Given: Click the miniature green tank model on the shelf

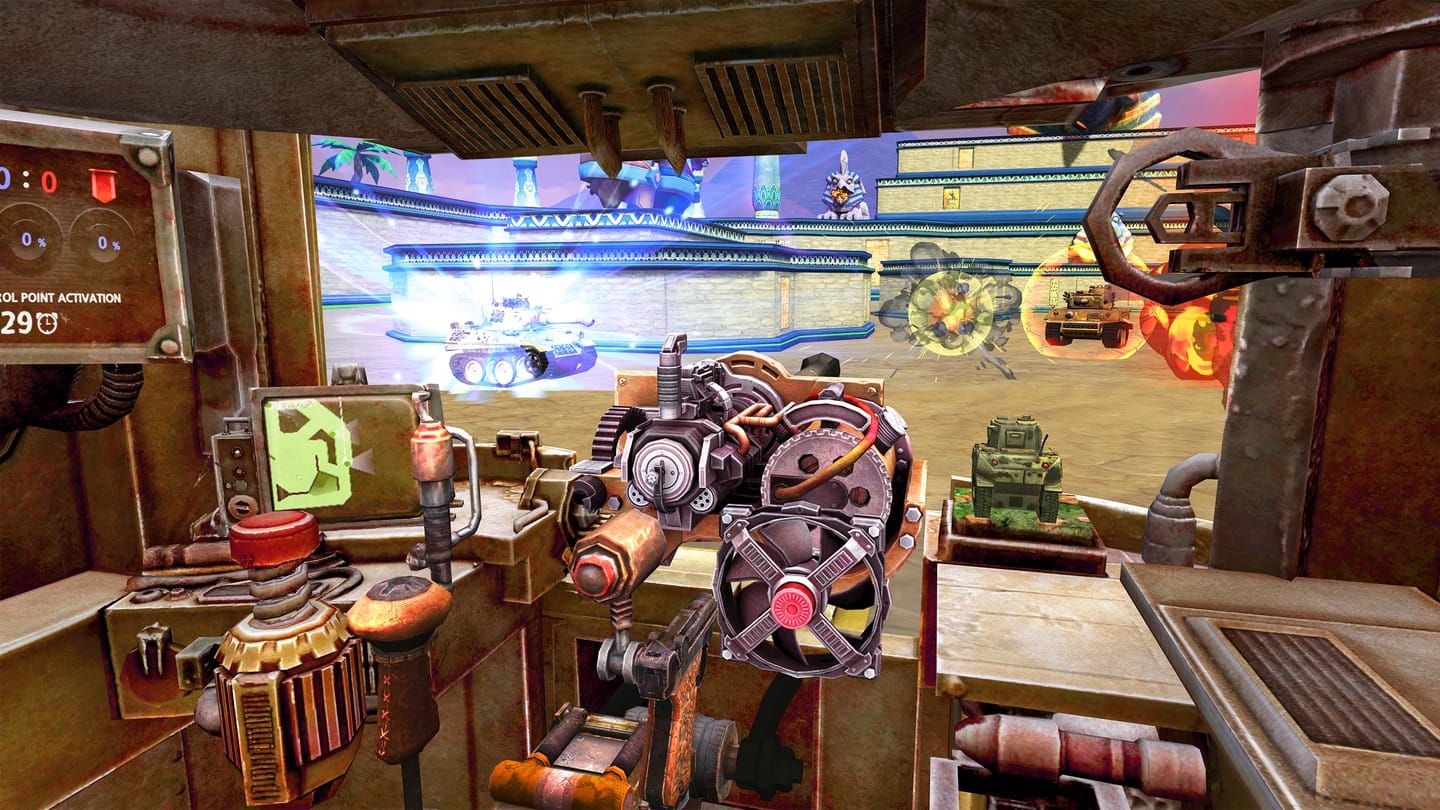Looking at the screenshot, I should [1017, 470].
